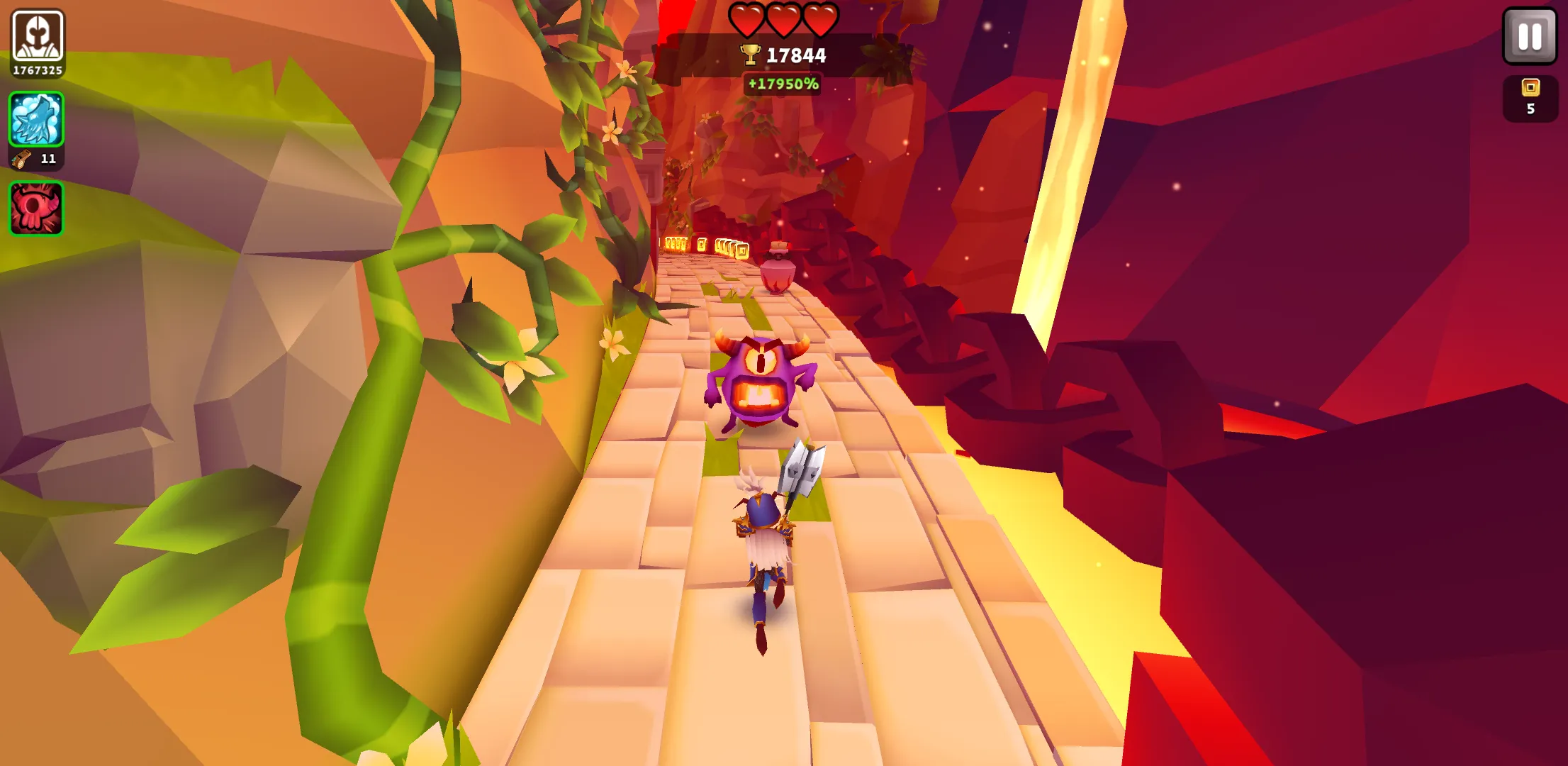The height and width of the screenshot is (766, 1568).
Task: Tap the golden trophy icon above the track
Action: (751, 53)
